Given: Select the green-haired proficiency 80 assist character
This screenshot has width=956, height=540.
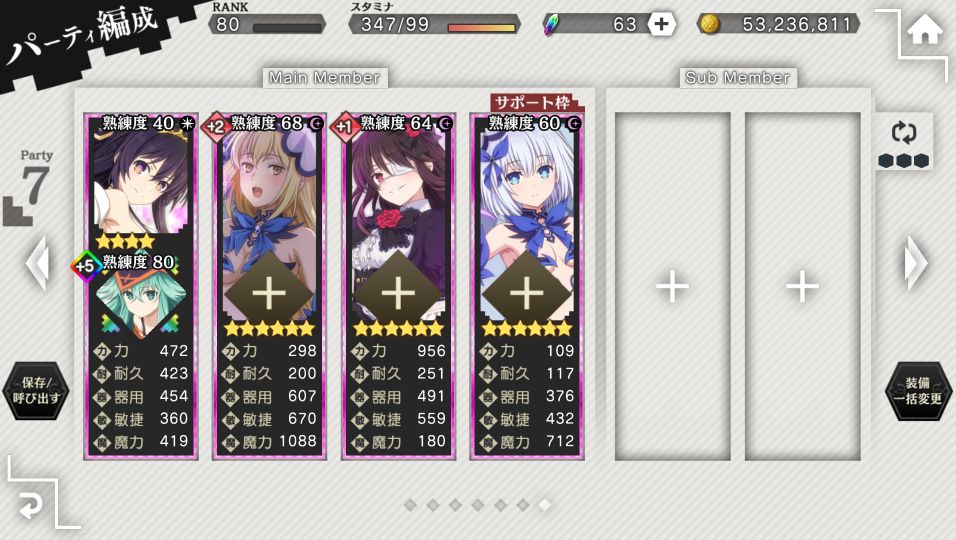Looking at the screenshot, I should click(140, 296).
